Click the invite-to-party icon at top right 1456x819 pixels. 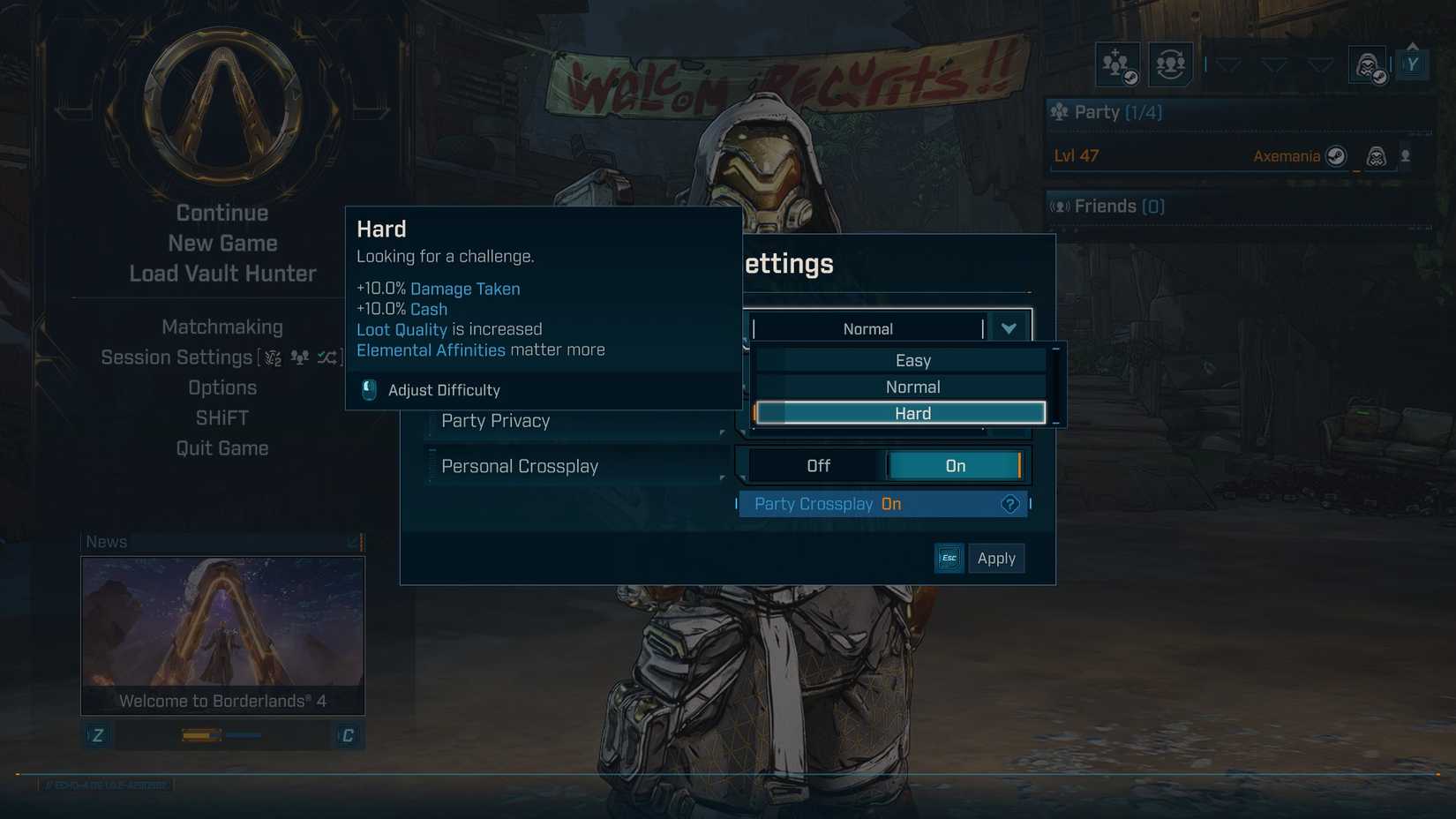point(1116,64)
